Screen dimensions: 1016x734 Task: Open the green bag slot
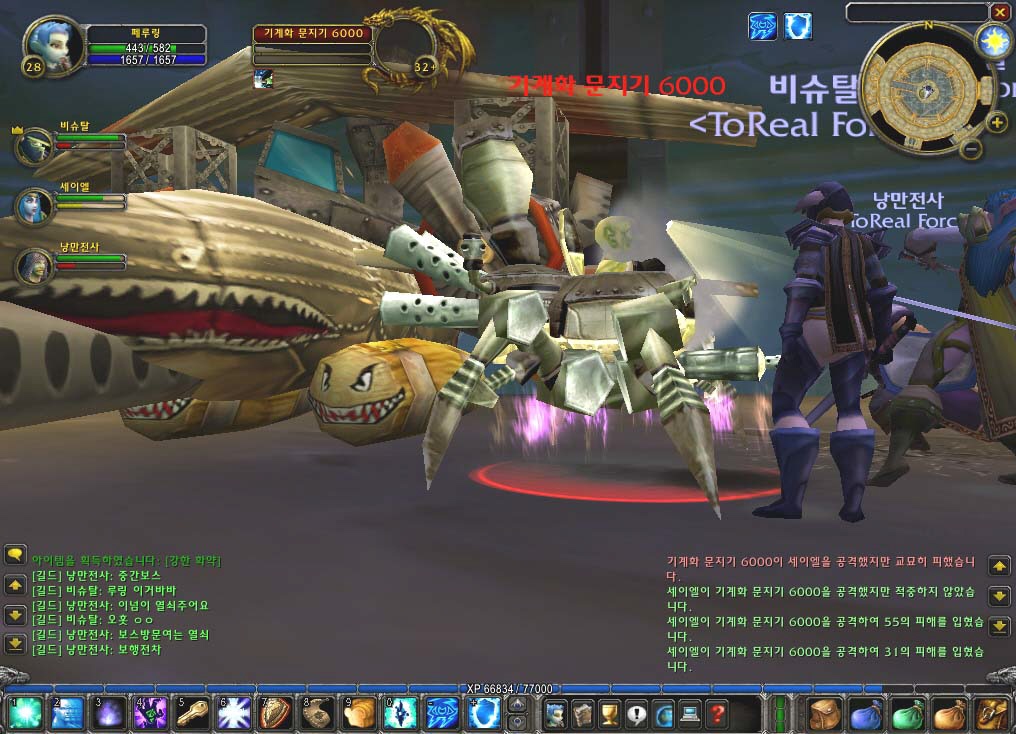click(907, 714)
